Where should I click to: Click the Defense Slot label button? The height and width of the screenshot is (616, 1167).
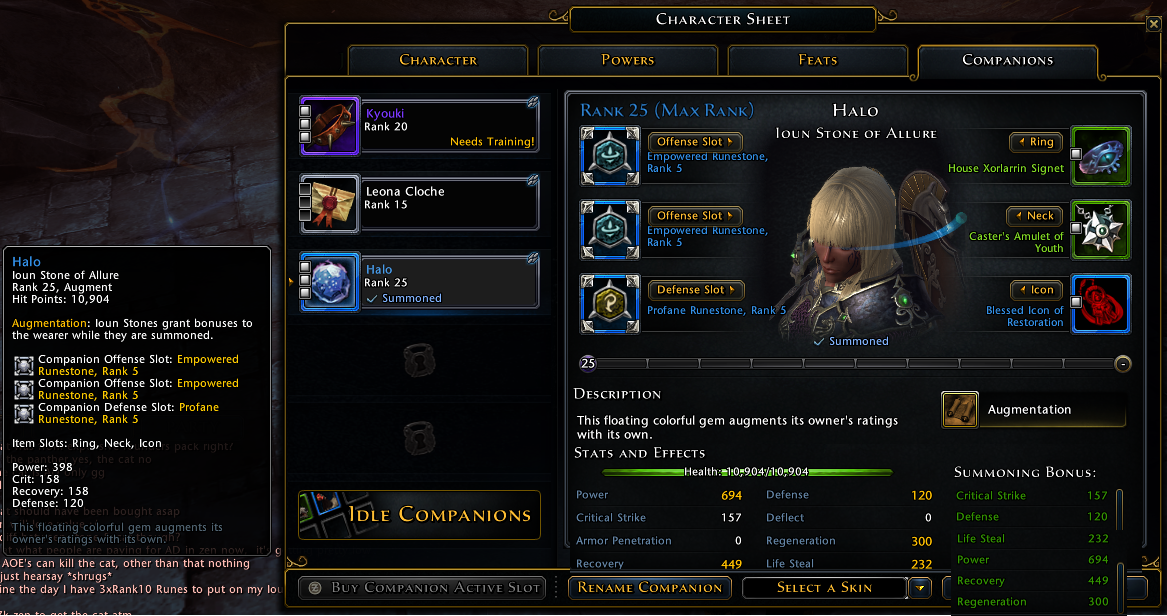[695, 290]
